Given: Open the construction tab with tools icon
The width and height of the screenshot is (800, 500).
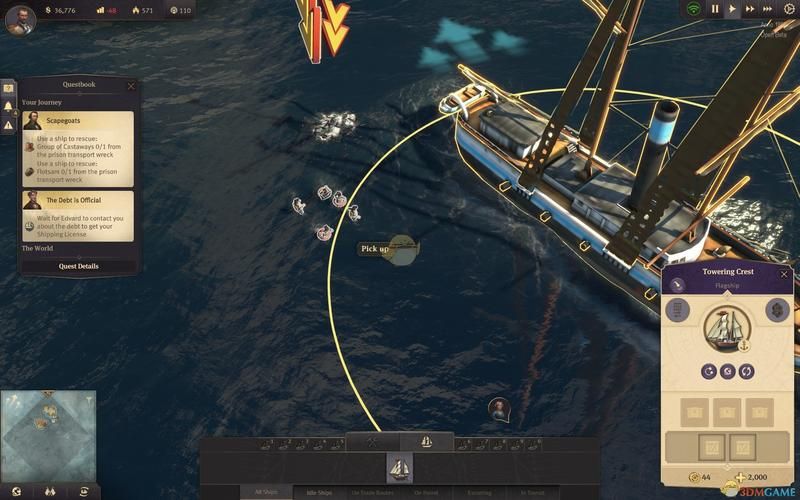Looking at the screenshot, I should 373,441.
